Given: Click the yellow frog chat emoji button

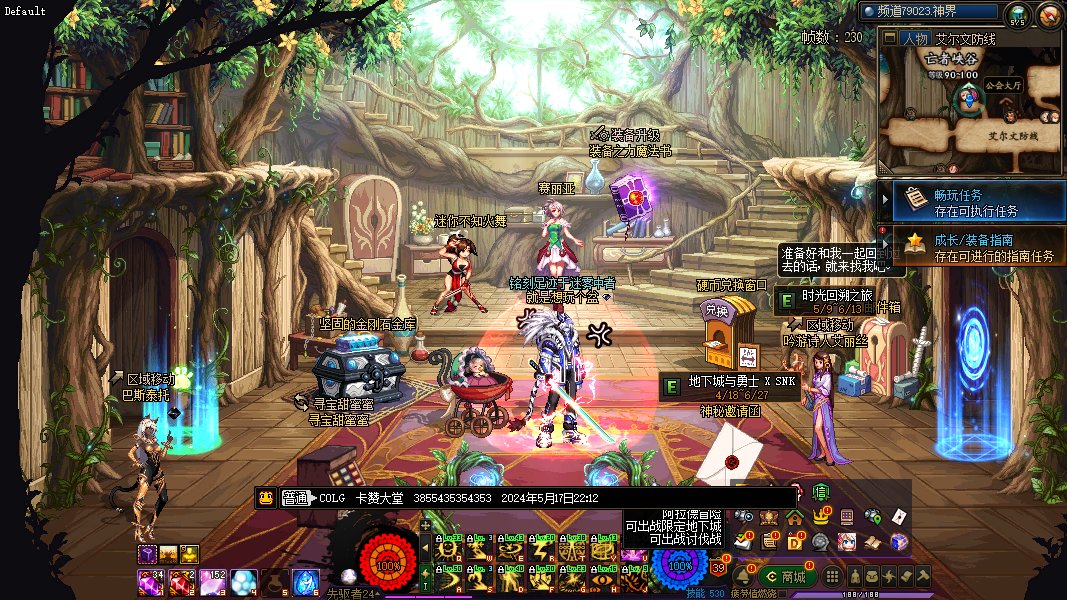Looking at the screenshot, I should (266, 498).
